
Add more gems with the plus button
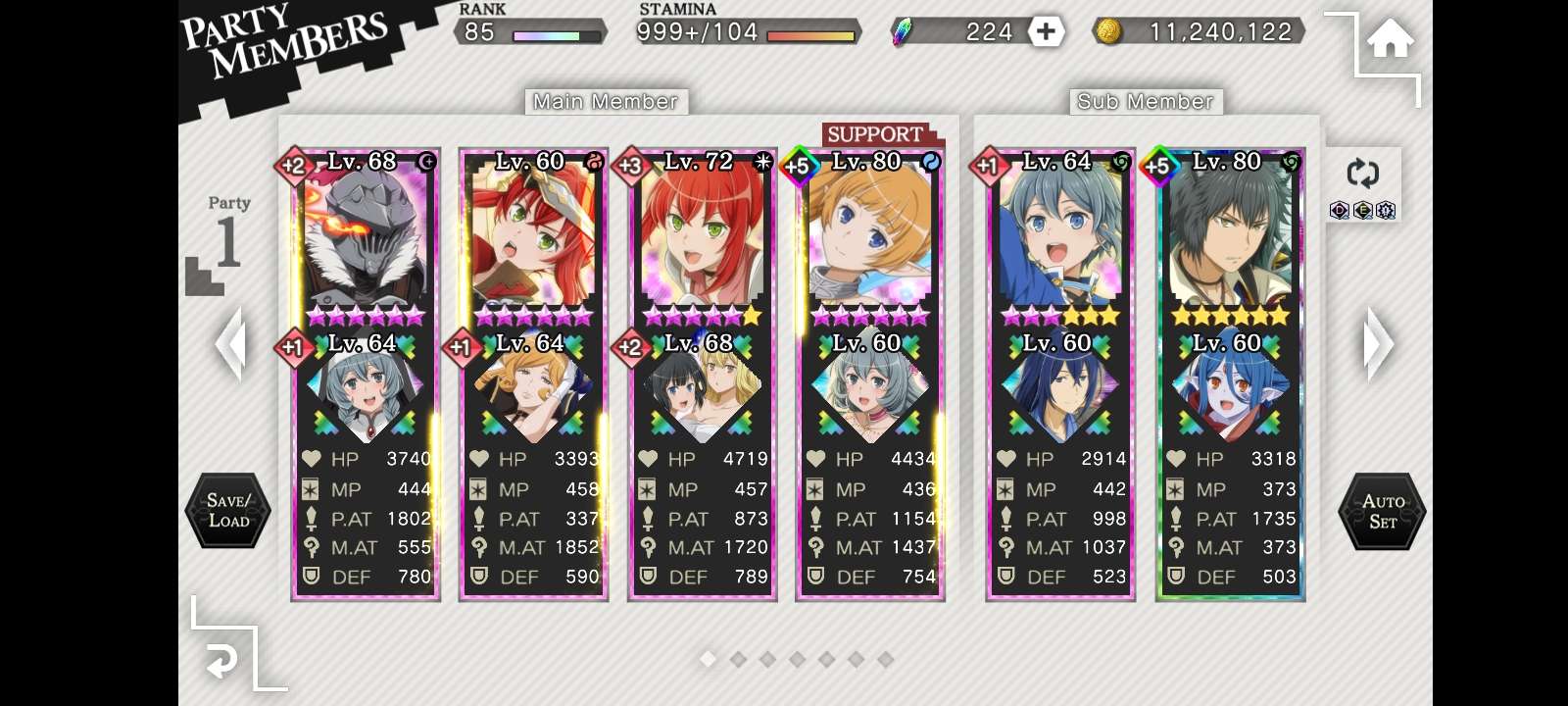pyautogui.click(x=1046, y=31)
